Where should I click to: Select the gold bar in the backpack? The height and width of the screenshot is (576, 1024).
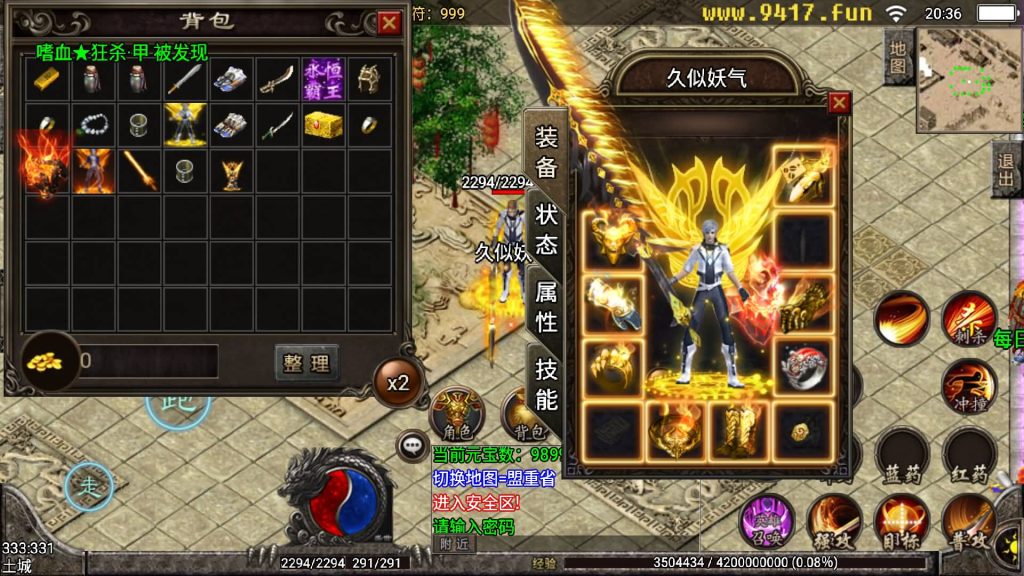click(x=46, y=79)
